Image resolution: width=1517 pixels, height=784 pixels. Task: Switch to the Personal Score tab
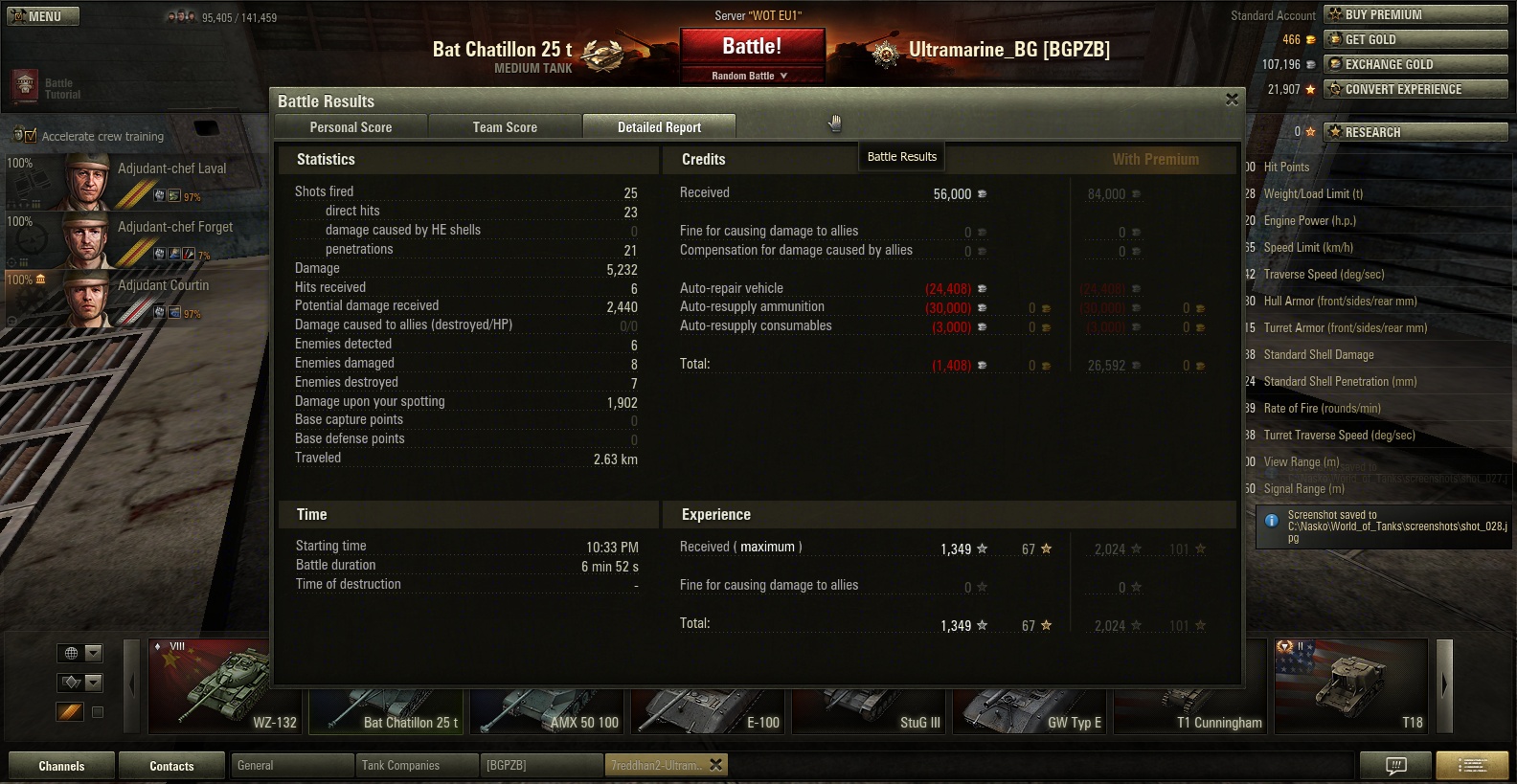[351, 127]
